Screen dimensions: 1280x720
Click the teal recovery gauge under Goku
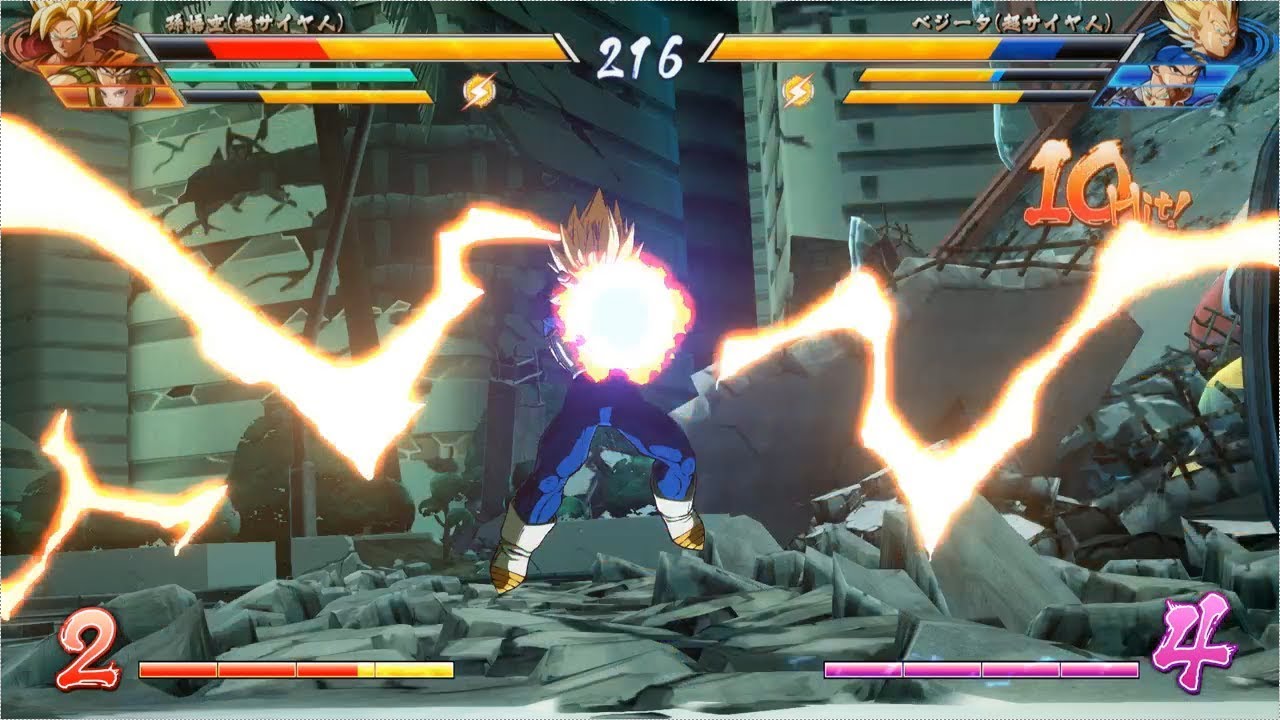click(290, 73)
